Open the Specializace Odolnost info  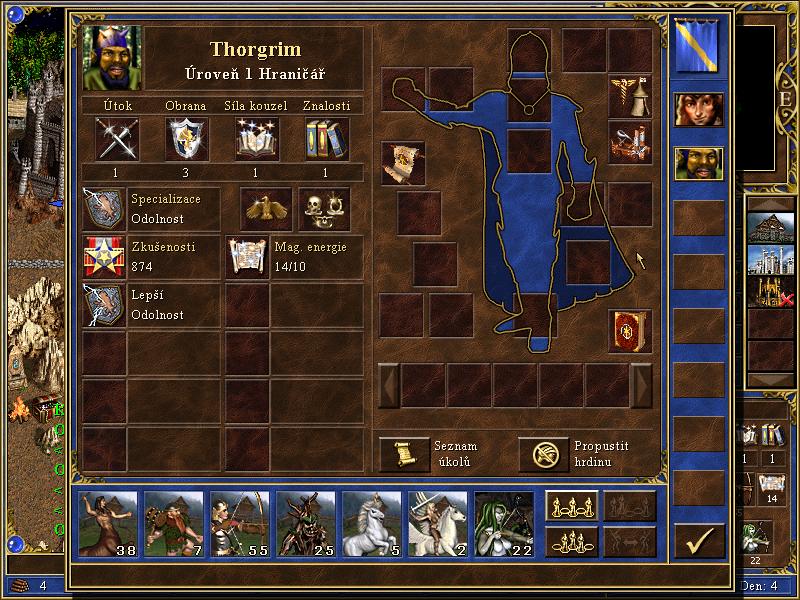[x=104, y=208]
